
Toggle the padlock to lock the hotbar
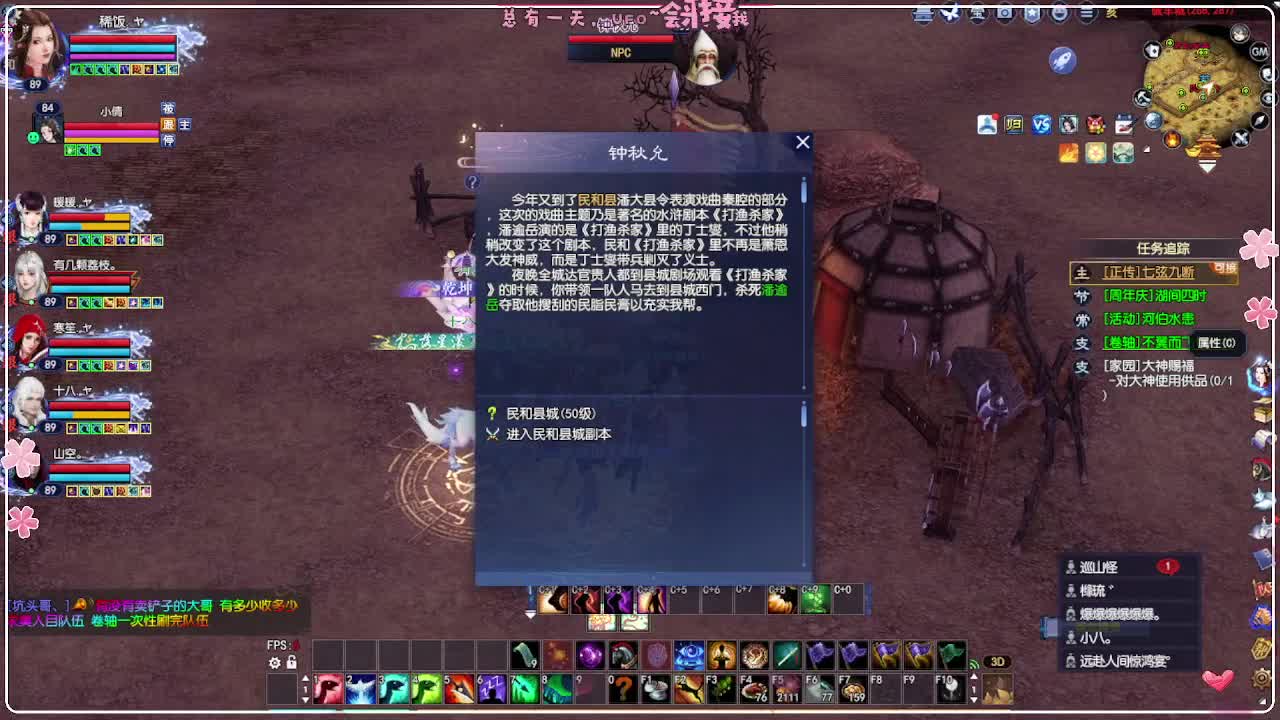tap(291, 663)
